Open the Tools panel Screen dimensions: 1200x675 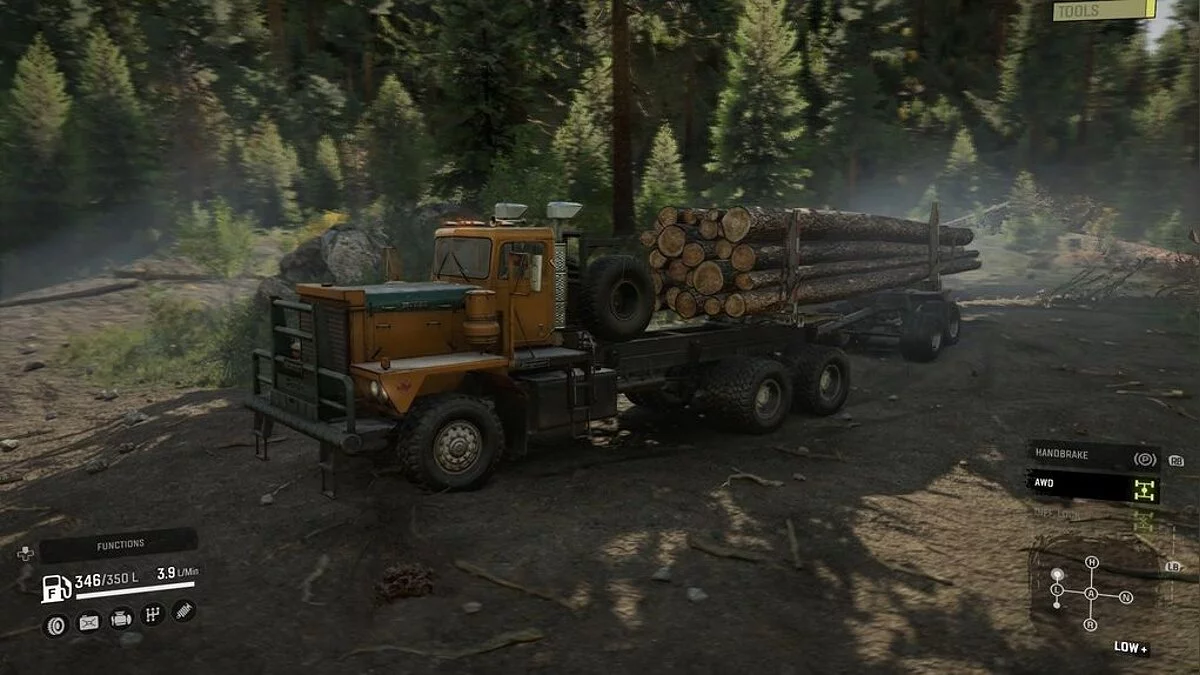click(1103, 10)
